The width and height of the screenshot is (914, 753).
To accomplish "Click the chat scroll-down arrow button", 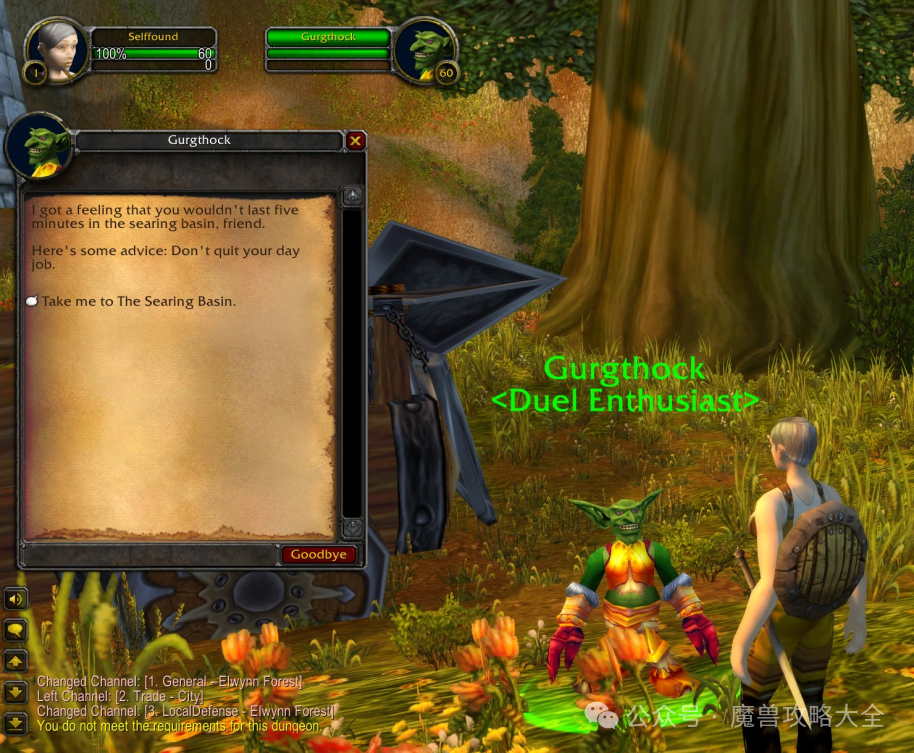I will [15, 691].
